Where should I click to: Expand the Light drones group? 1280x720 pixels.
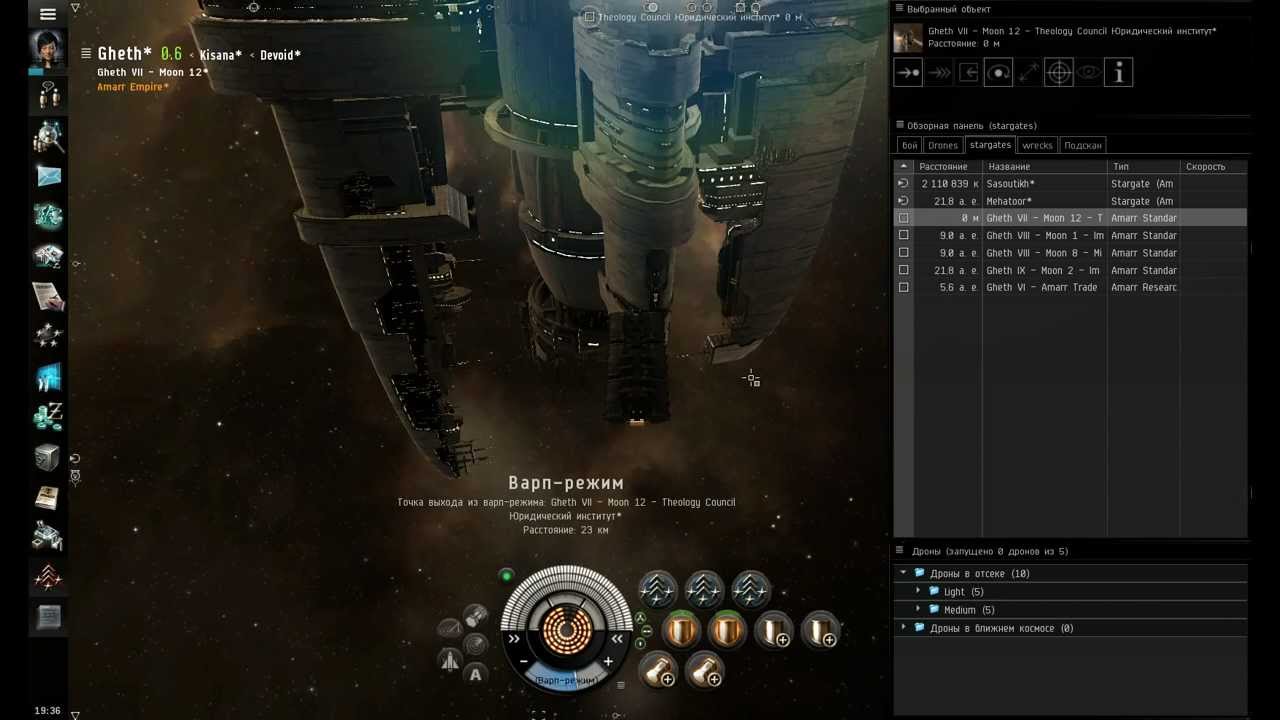pyautogui.click(x=918, y=592)
